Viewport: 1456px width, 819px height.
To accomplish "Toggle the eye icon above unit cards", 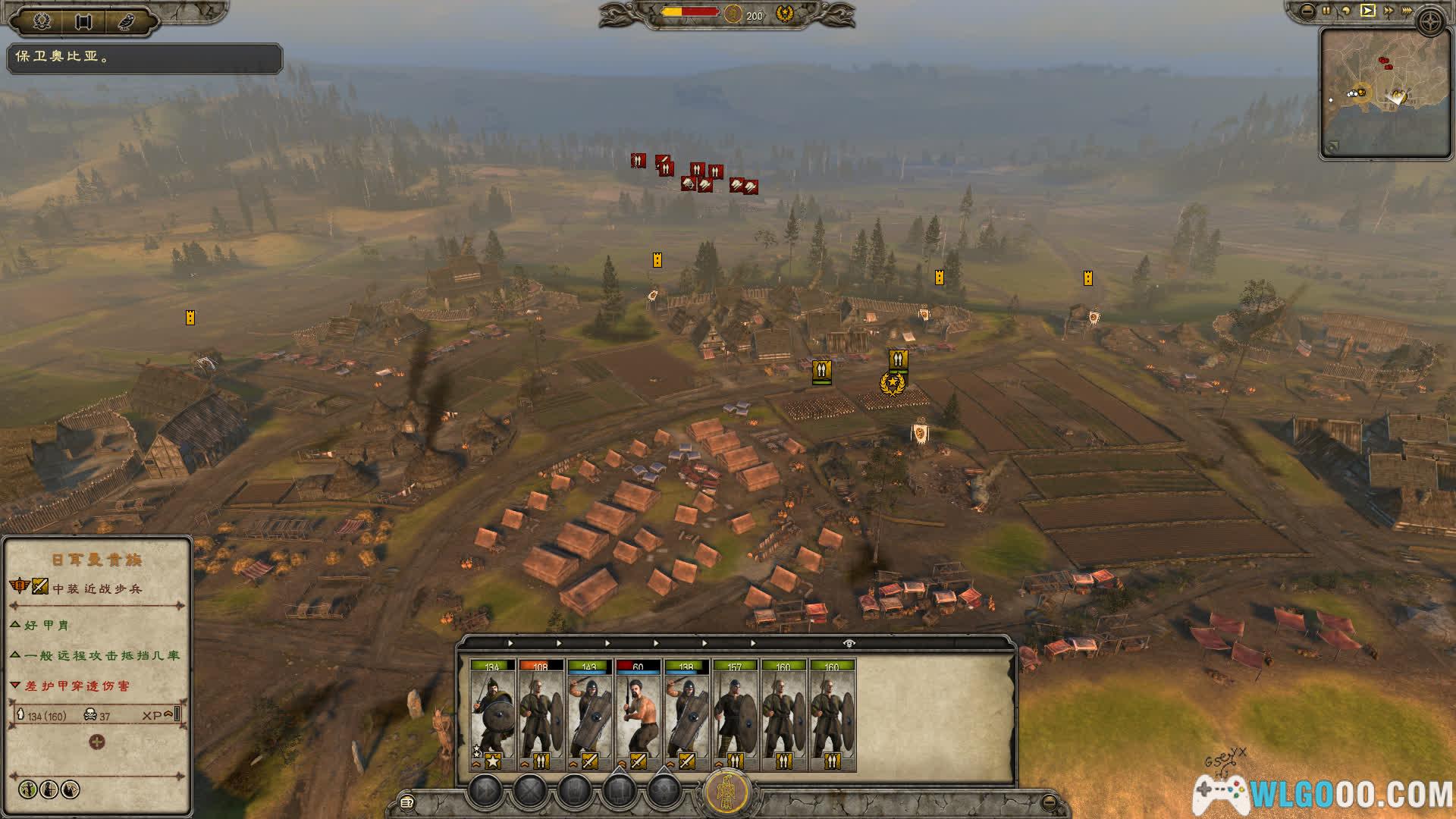I will click(849, 643).
